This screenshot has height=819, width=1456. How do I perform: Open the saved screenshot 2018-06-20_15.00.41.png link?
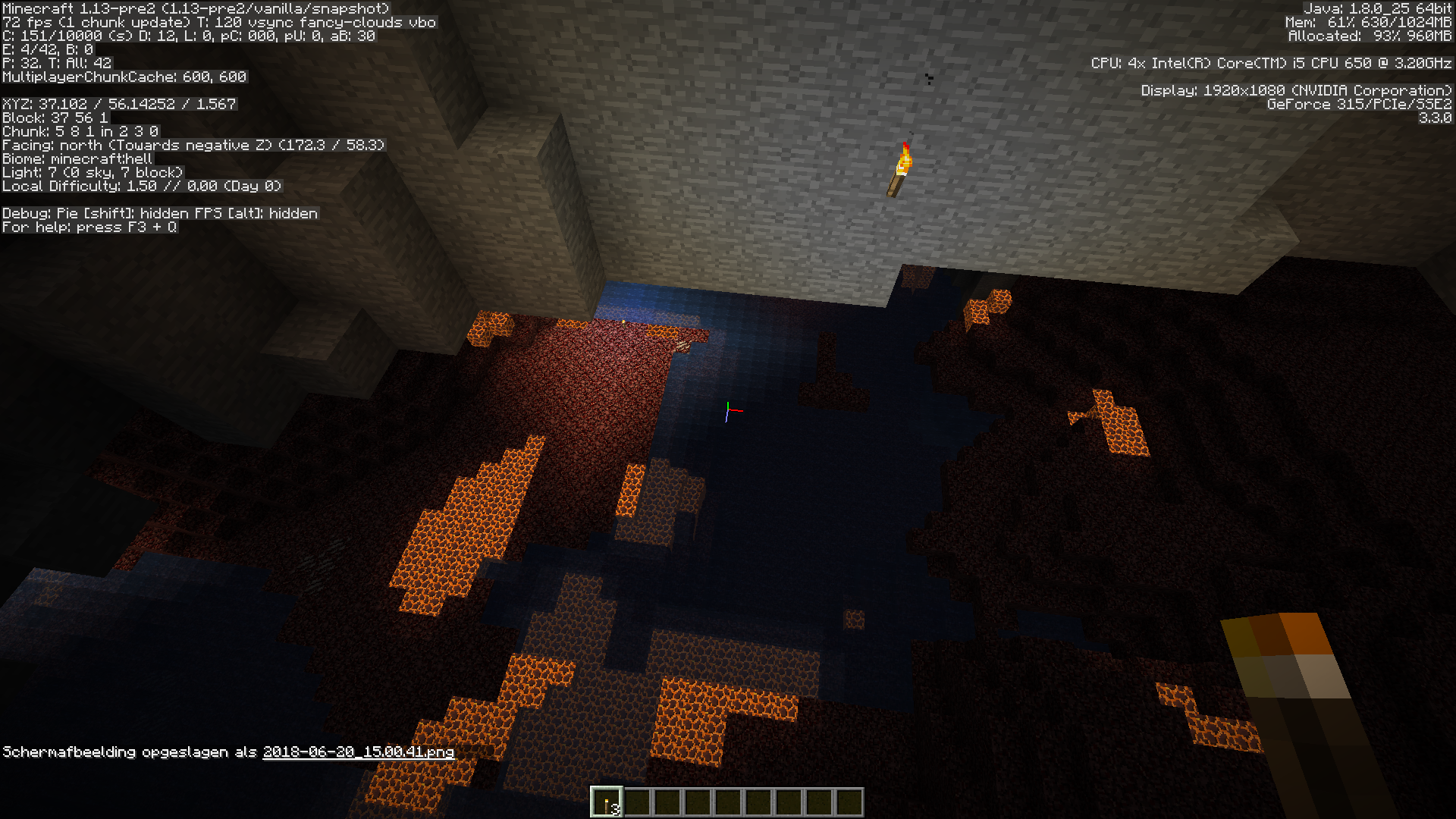point(358,752)
